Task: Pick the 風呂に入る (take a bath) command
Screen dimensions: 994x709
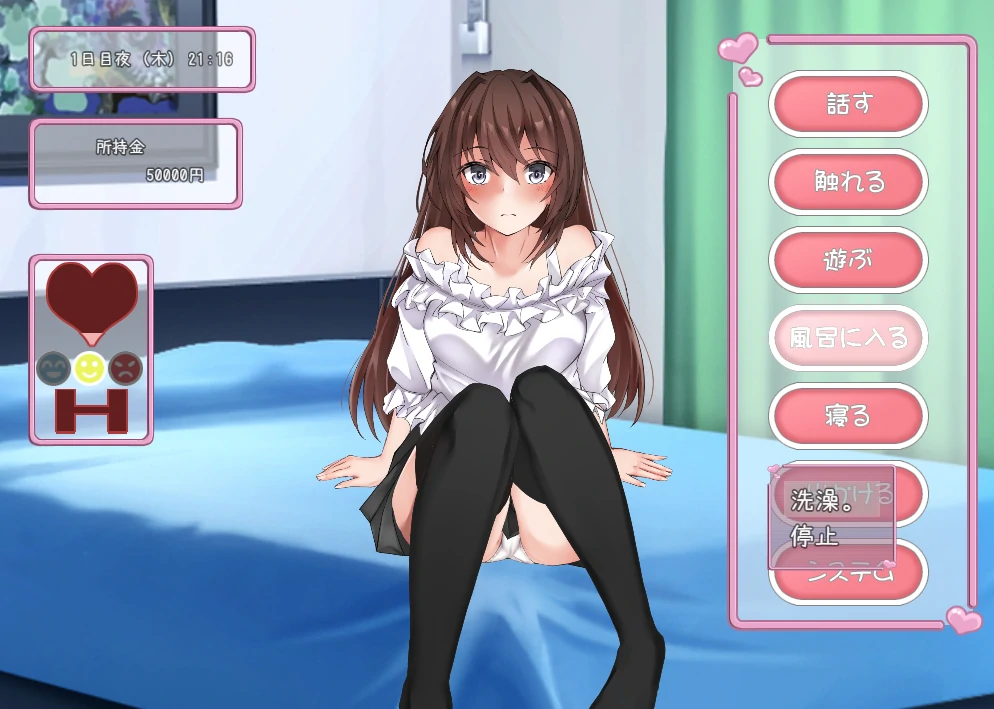Action: click(848, 338)
